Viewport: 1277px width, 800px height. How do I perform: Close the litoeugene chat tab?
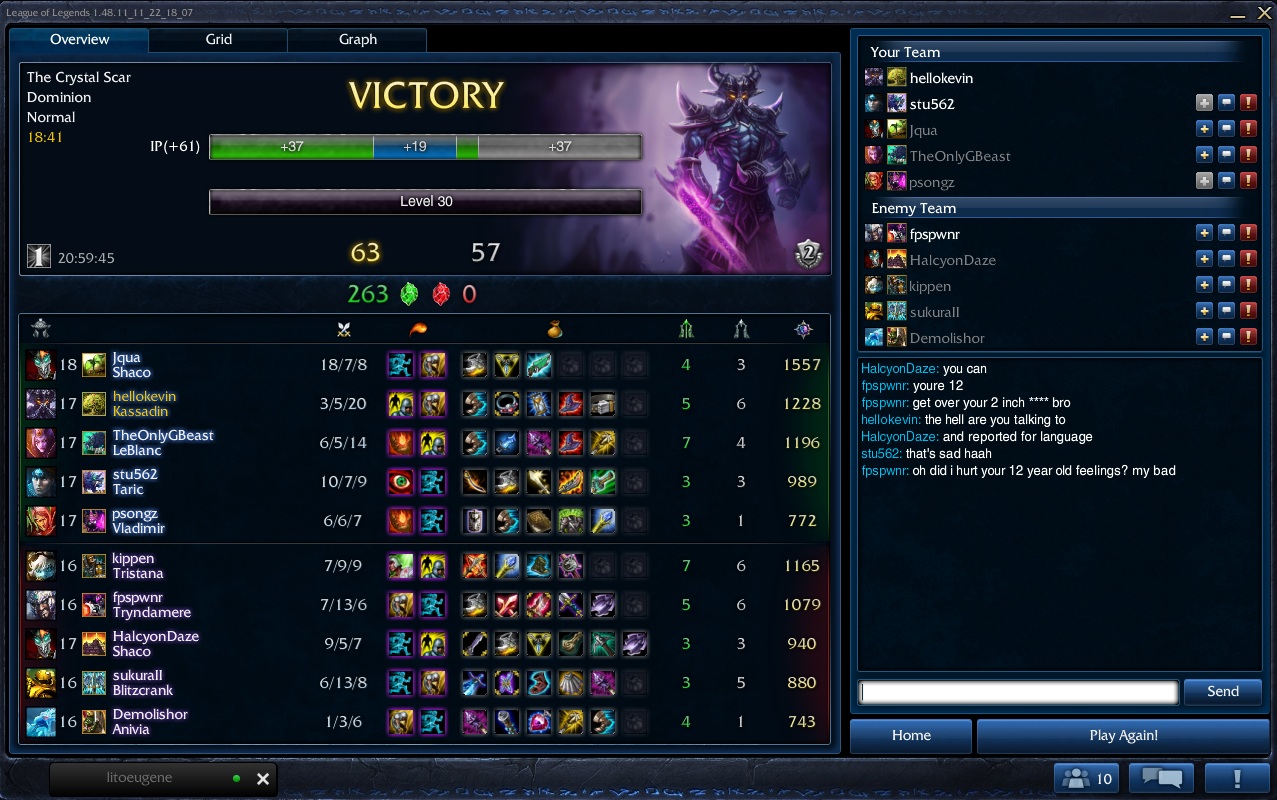[x=263, y=779]
